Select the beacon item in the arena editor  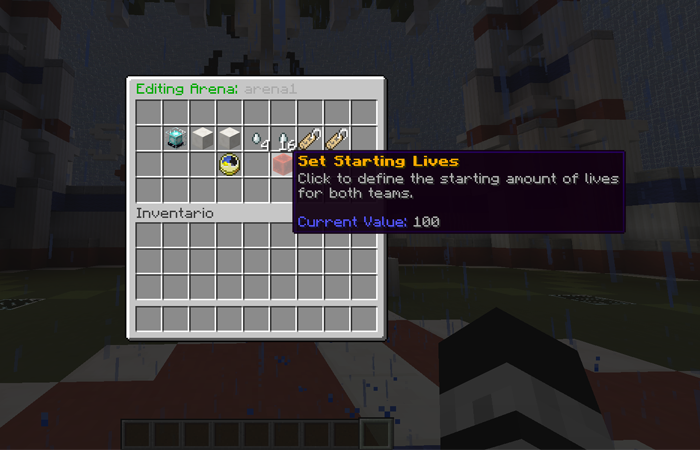(177, 138)
